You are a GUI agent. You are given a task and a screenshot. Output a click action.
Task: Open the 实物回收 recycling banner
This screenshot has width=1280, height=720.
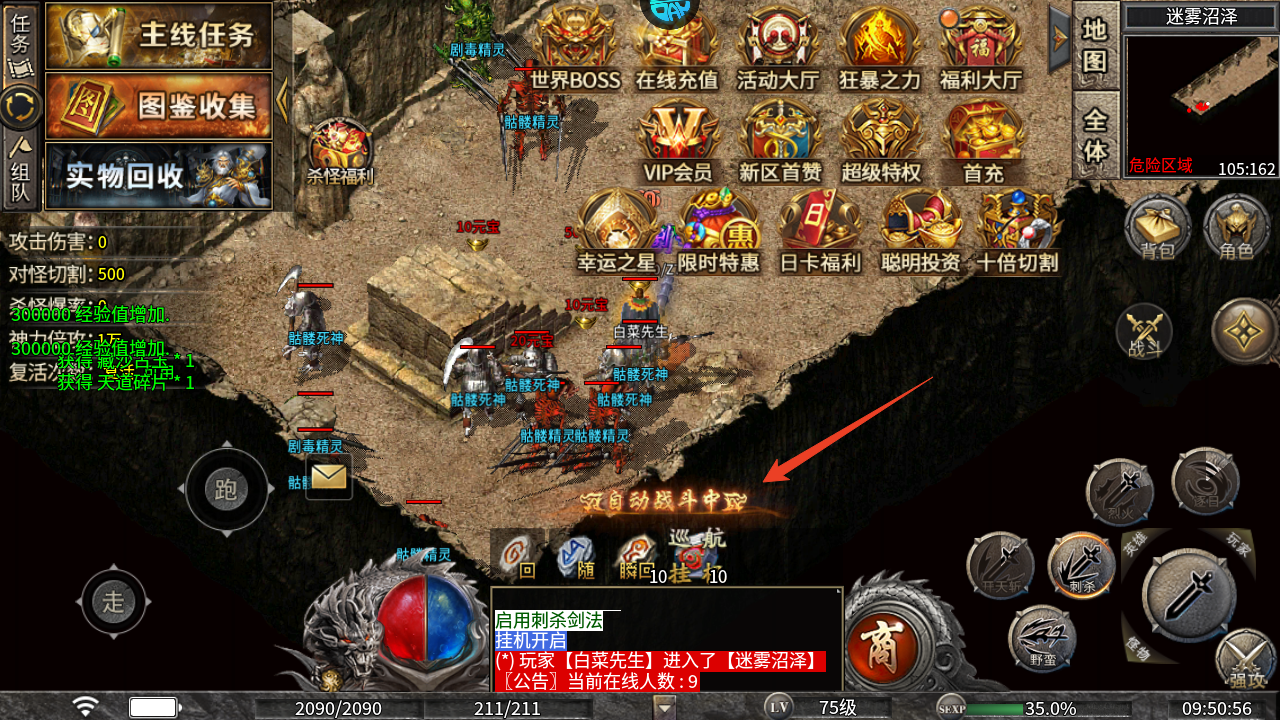tap(160, 176)
